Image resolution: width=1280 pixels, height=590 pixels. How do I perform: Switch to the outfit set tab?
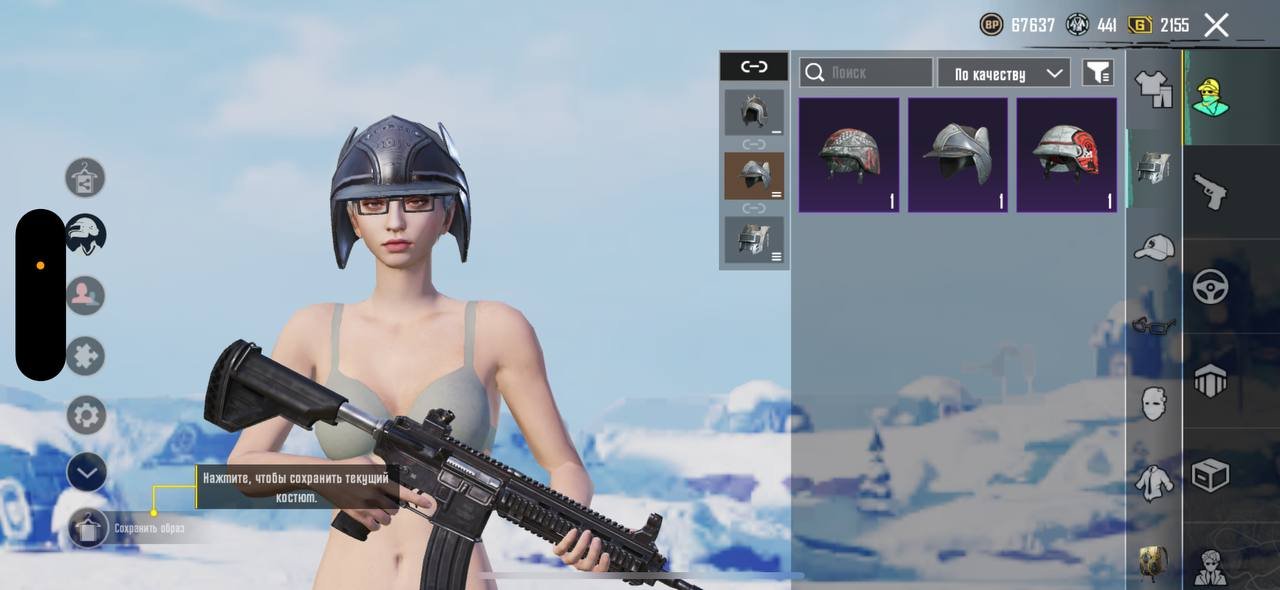[1154, 89]
